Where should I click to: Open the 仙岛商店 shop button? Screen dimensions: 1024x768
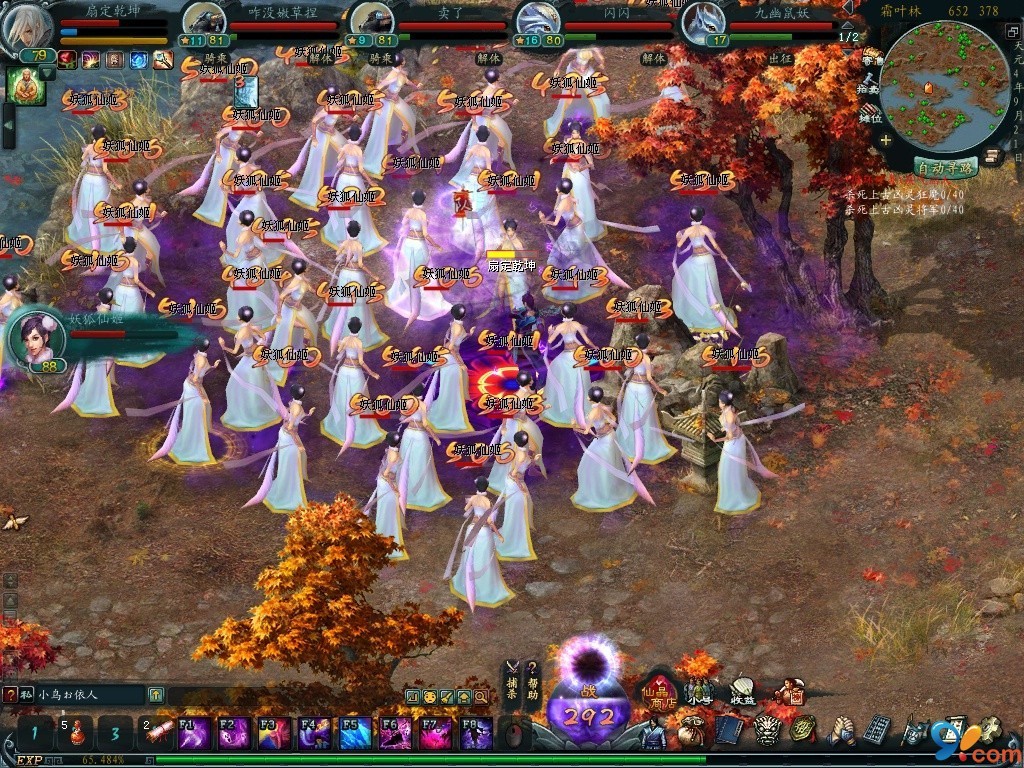660,690
